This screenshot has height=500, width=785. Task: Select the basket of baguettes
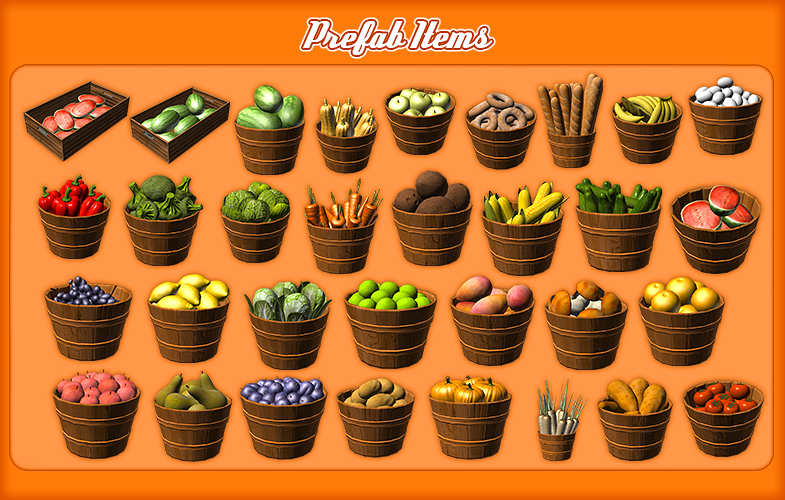coord(572,125)
